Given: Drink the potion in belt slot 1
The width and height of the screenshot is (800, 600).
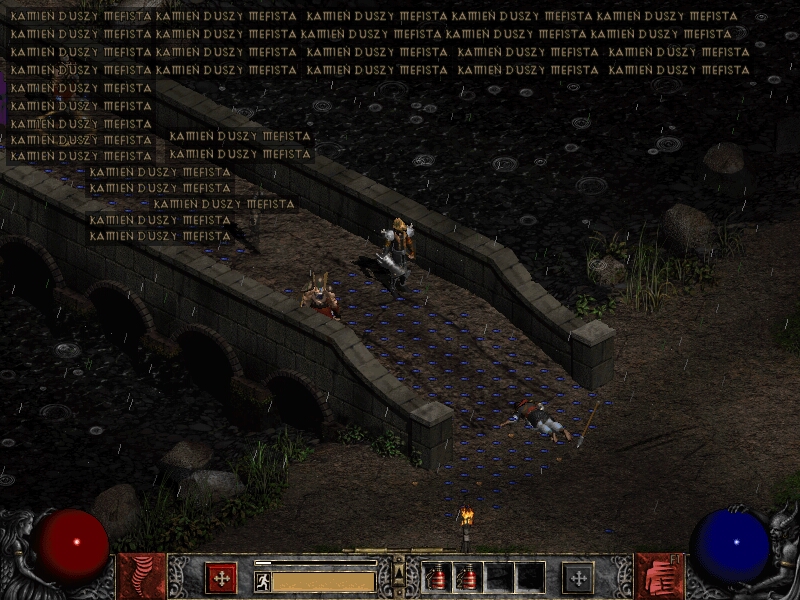Looking at the screenshot, I should pyautogui.click(x=438, y=577).
